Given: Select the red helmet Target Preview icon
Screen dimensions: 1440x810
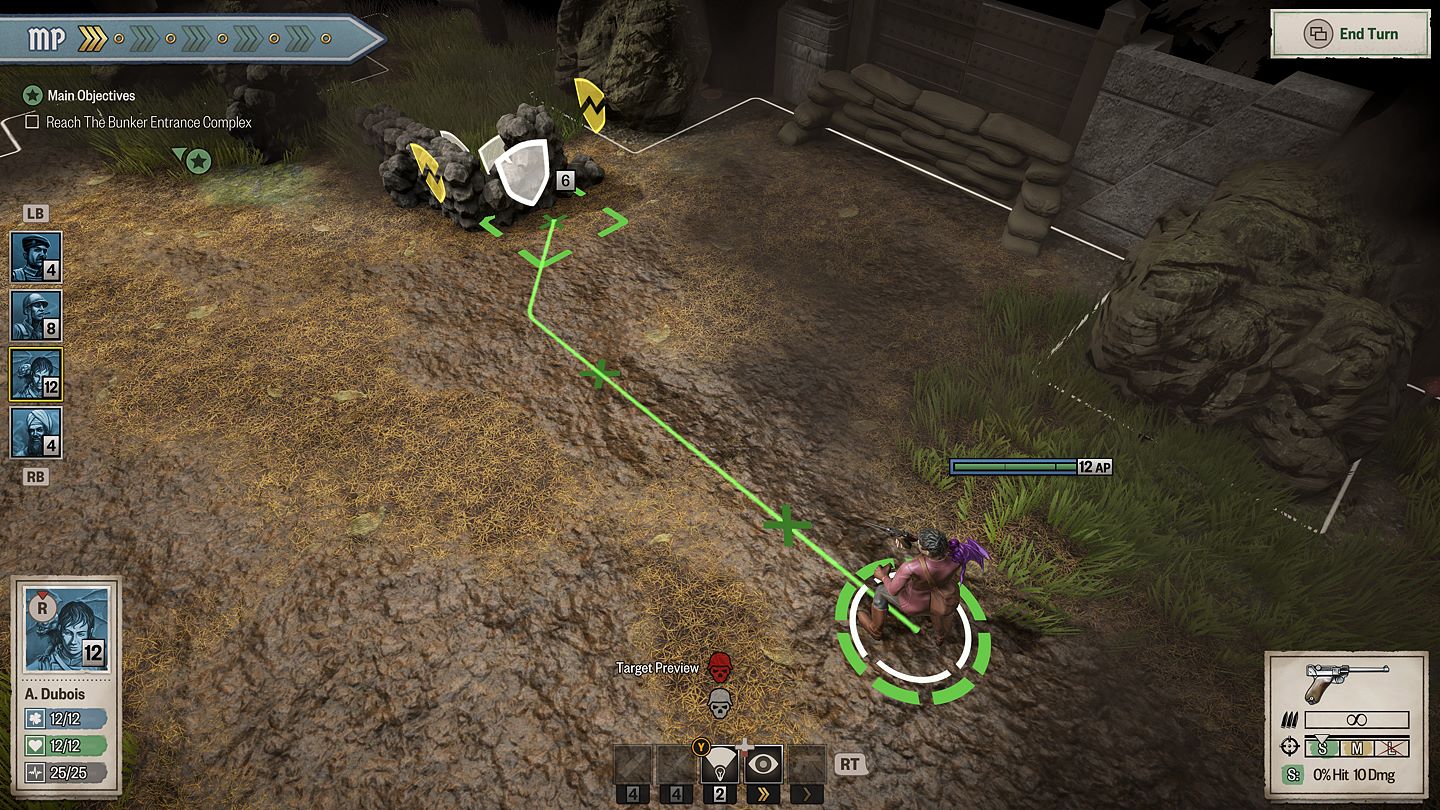Looking at the screenshot, I should point(719,666).
